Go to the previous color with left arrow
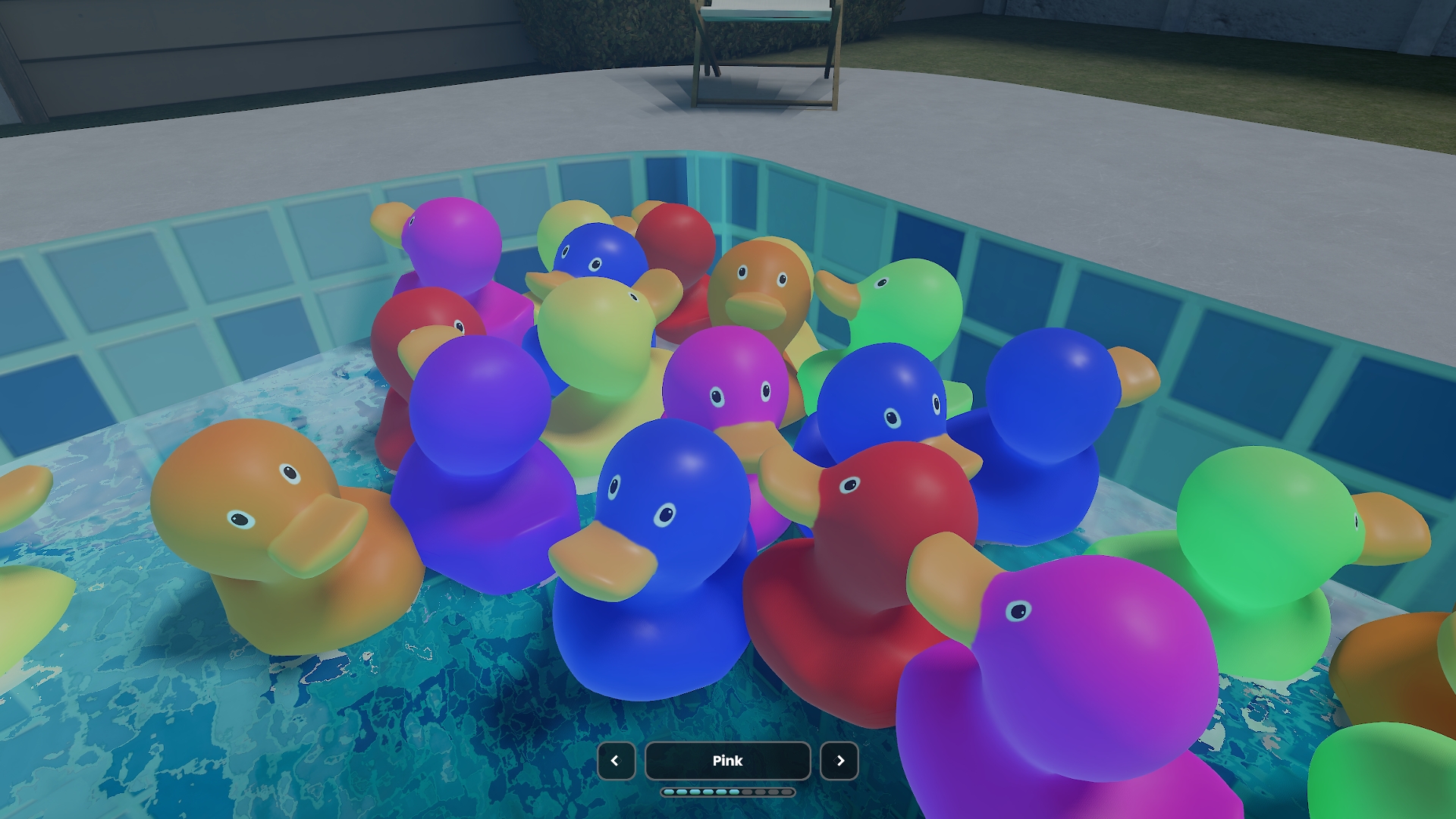 (616, 761)
